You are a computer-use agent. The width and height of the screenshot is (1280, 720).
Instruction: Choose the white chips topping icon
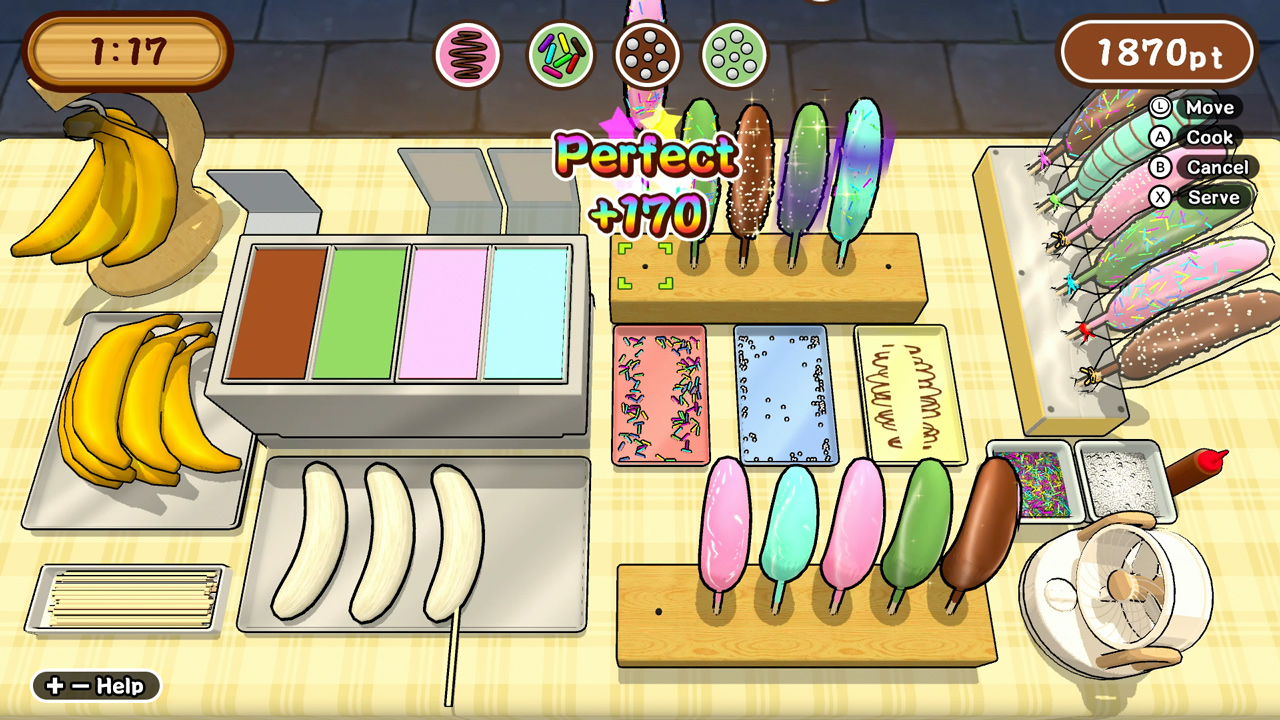tap(732, 55)
